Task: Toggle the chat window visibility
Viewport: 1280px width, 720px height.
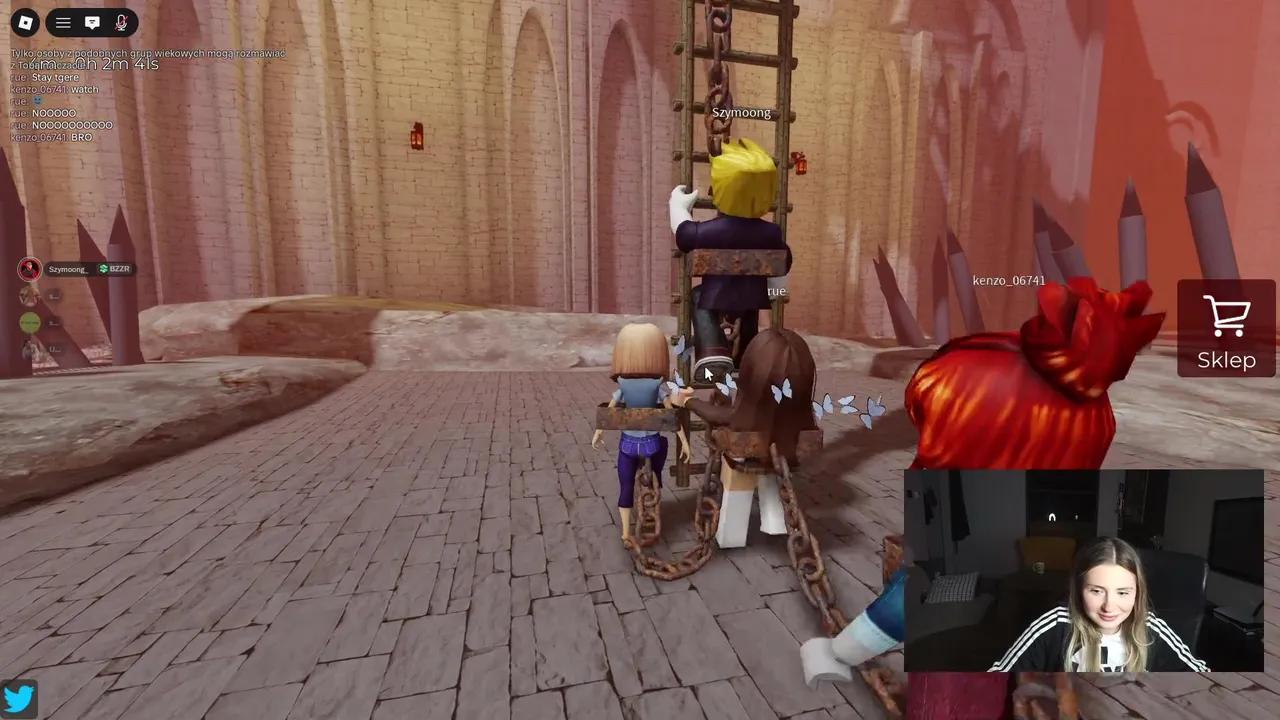Action: tap(92, 22)
